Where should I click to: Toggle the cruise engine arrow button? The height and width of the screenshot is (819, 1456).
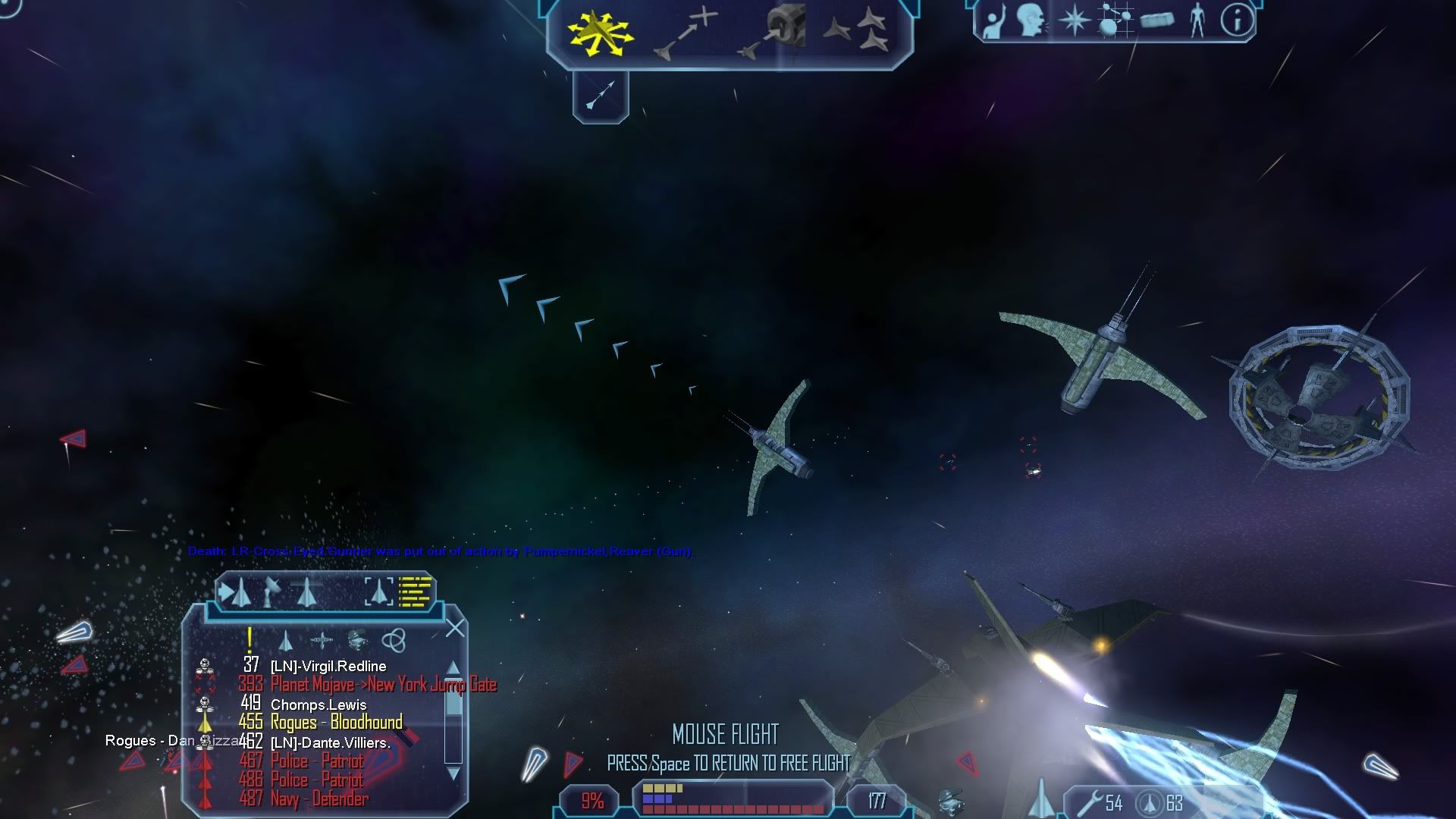tap(601, 96)
